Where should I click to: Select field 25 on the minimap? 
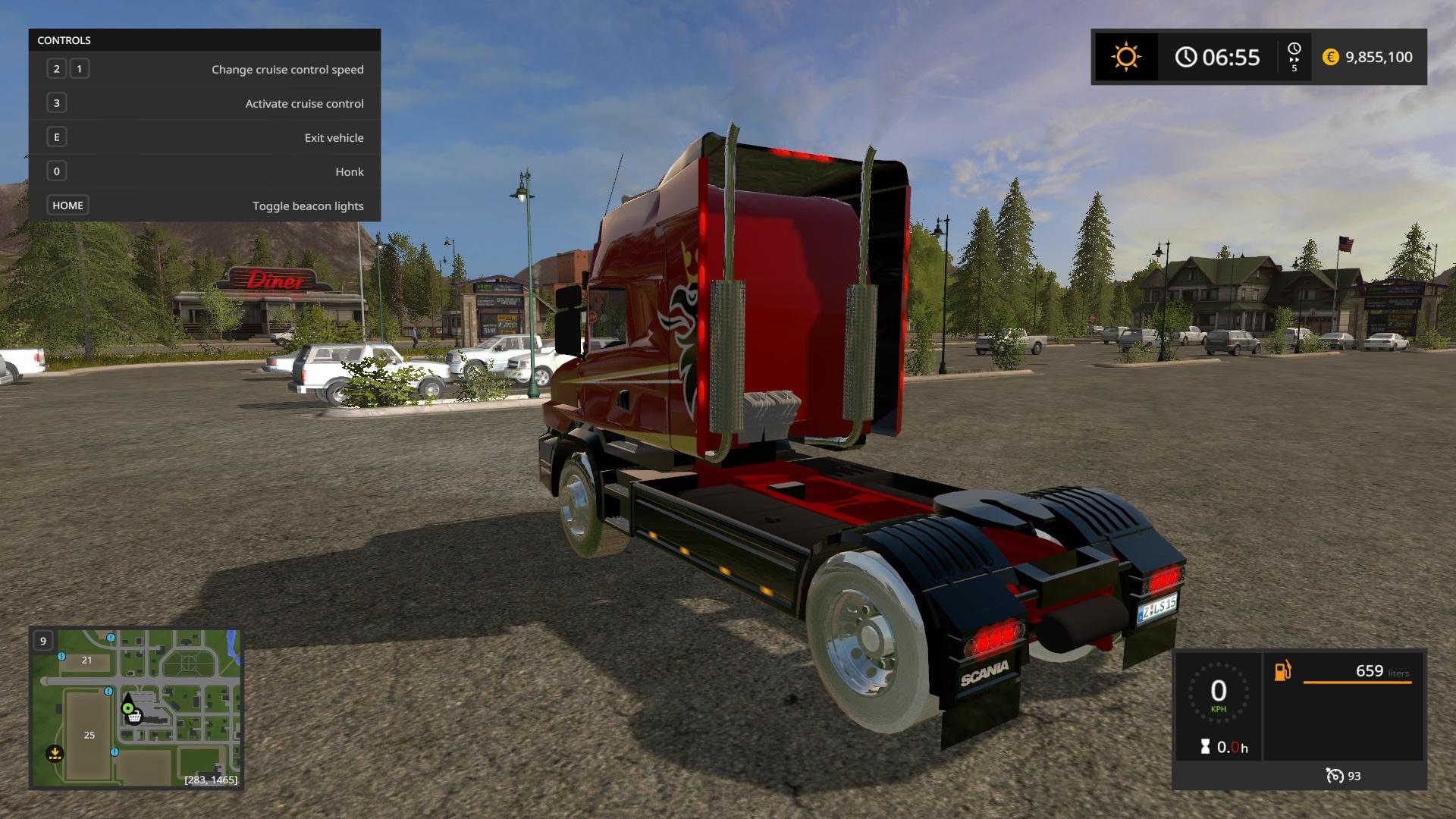point(89,735)
